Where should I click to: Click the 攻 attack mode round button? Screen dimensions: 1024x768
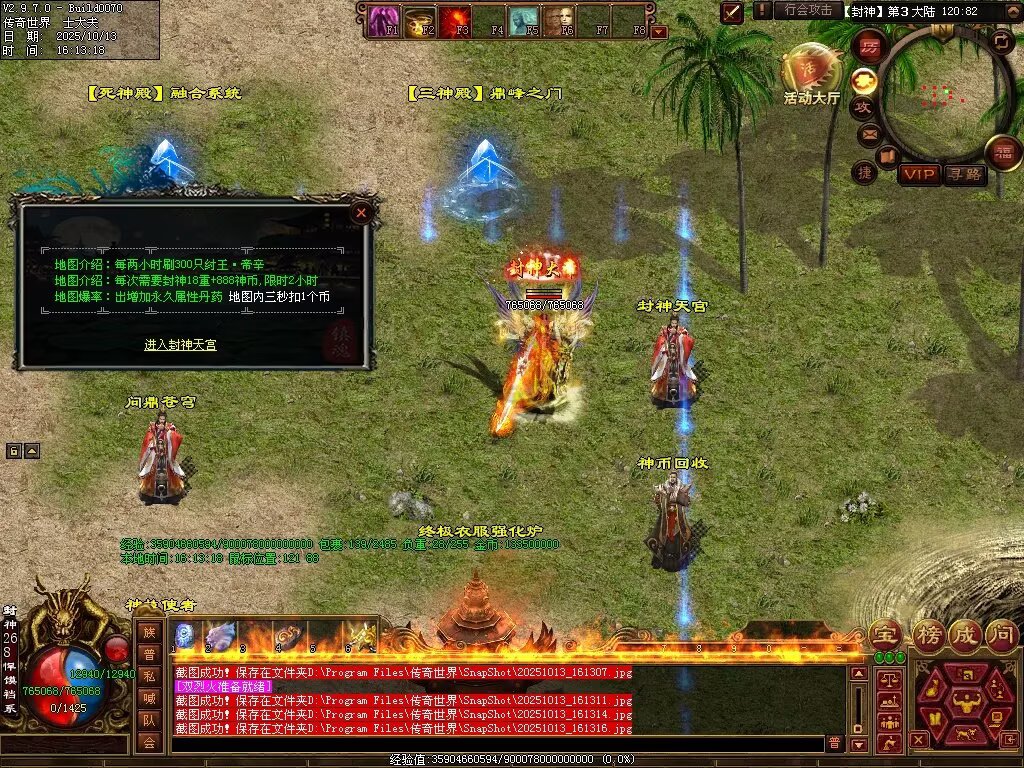coord(864,107)
